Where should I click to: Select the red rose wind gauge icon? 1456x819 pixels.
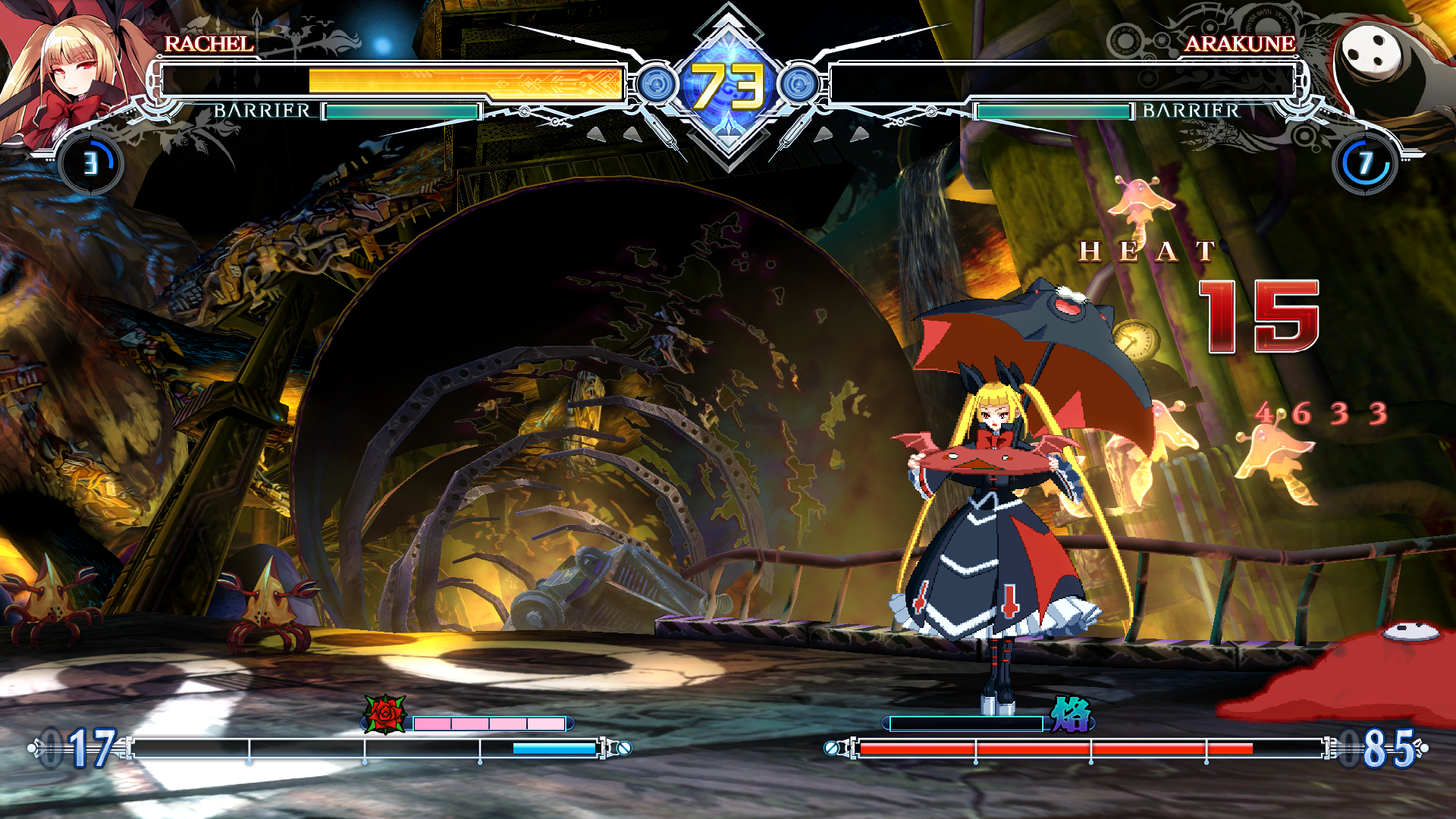pyautogui.click(x=385, y=714)
